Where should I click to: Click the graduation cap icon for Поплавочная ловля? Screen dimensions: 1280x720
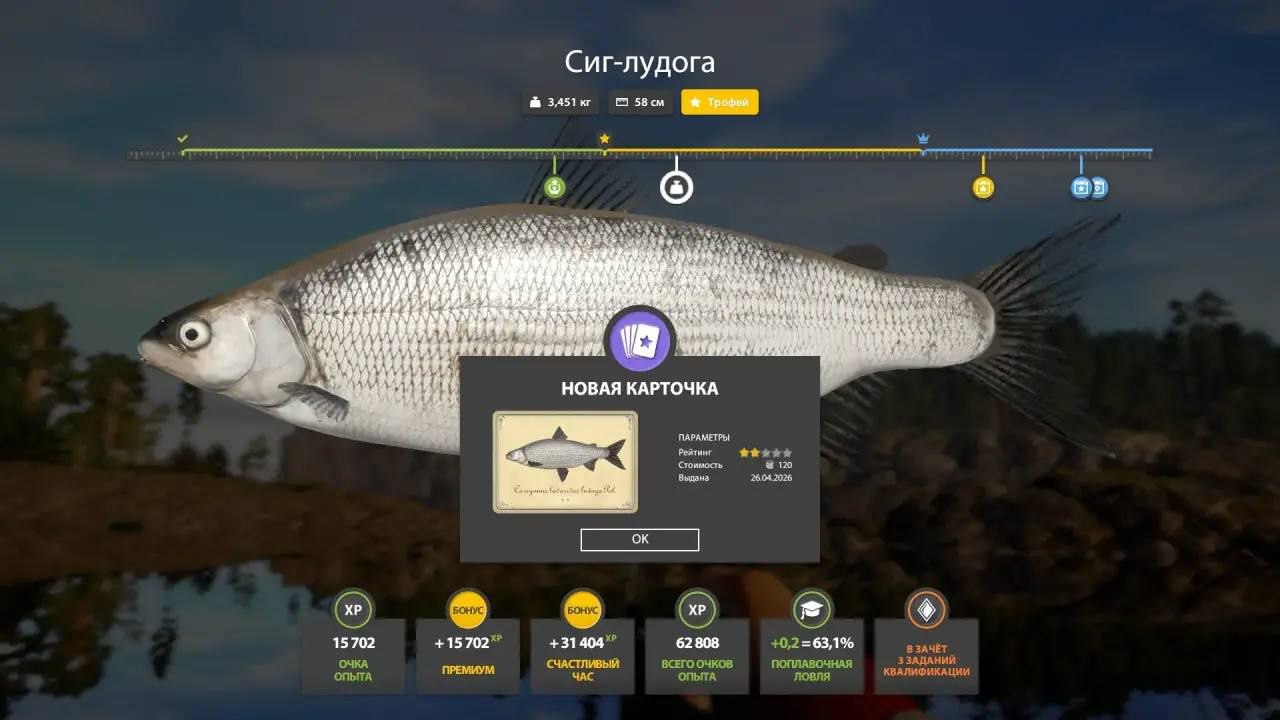point(810,609)
